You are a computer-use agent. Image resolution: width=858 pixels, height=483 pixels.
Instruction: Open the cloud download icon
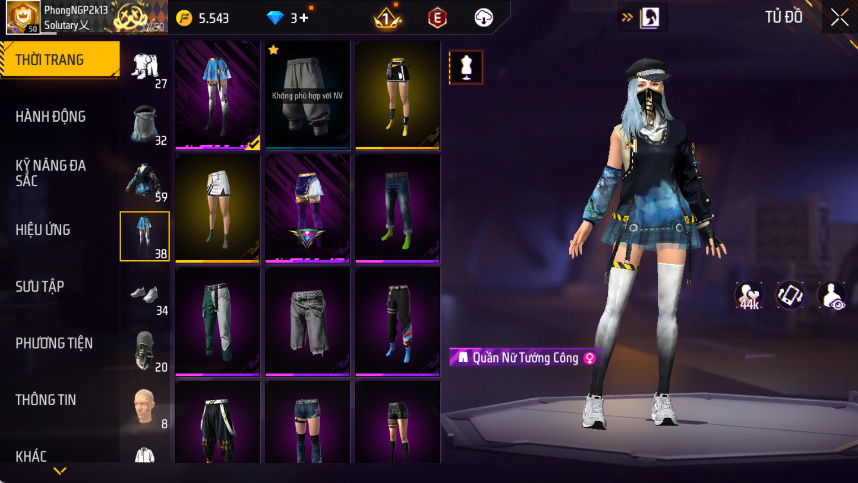click(484, 17)
